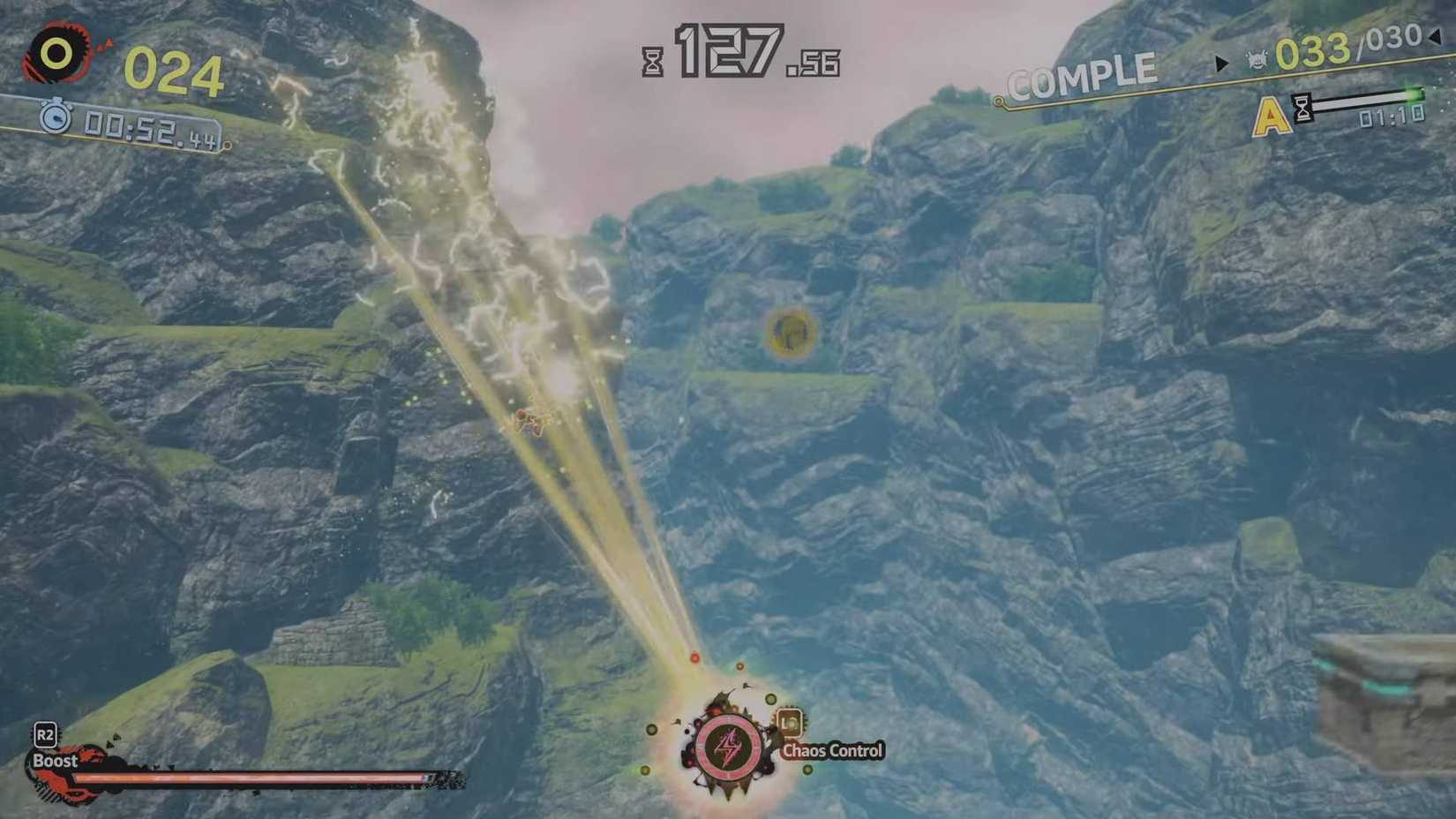The image size is (1456, 819).
Task: Click the Boost label
Action: [x=56, y=760]
